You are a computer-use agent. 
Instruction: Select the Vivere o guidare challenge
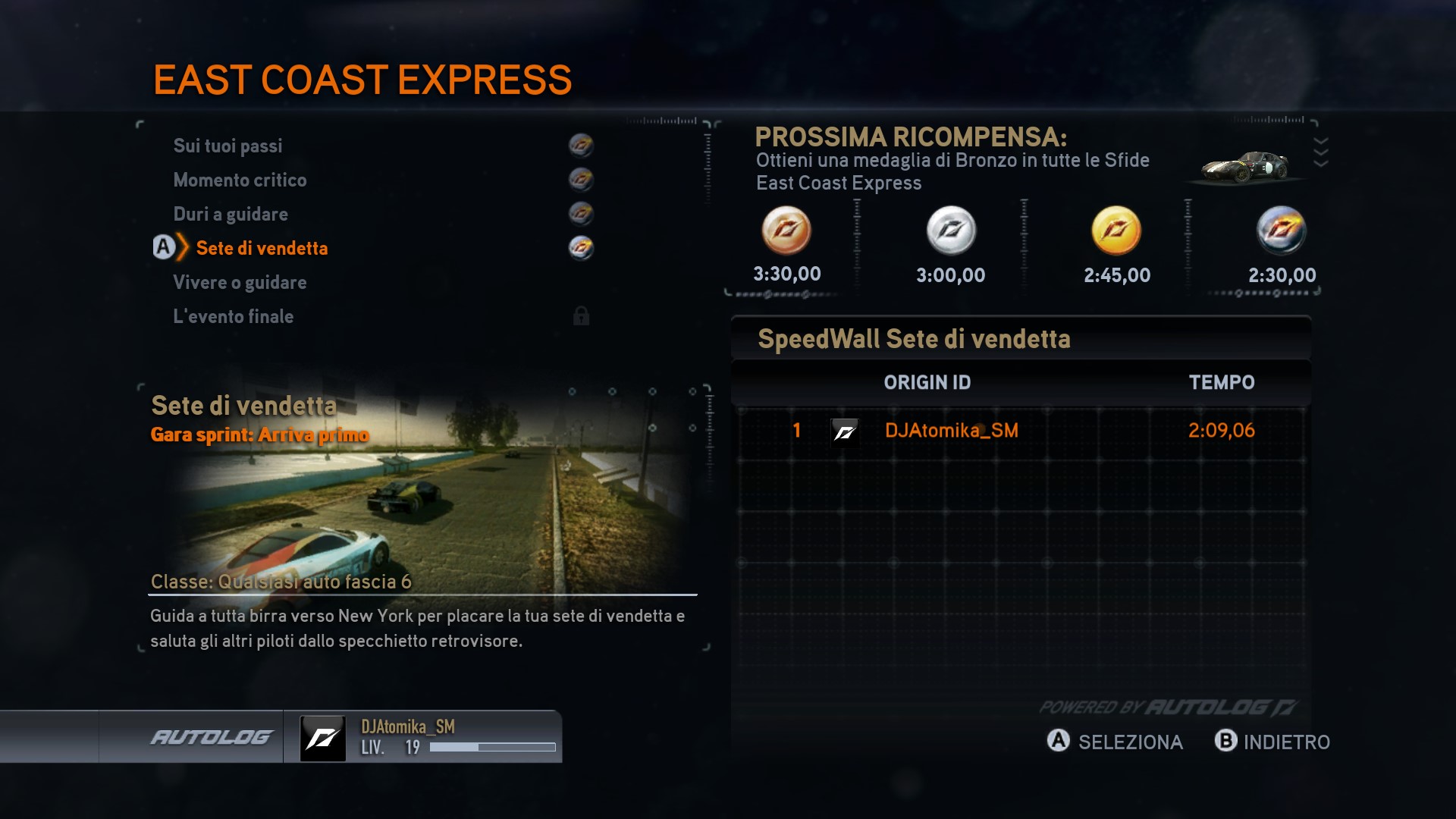(x=240, y=282)
